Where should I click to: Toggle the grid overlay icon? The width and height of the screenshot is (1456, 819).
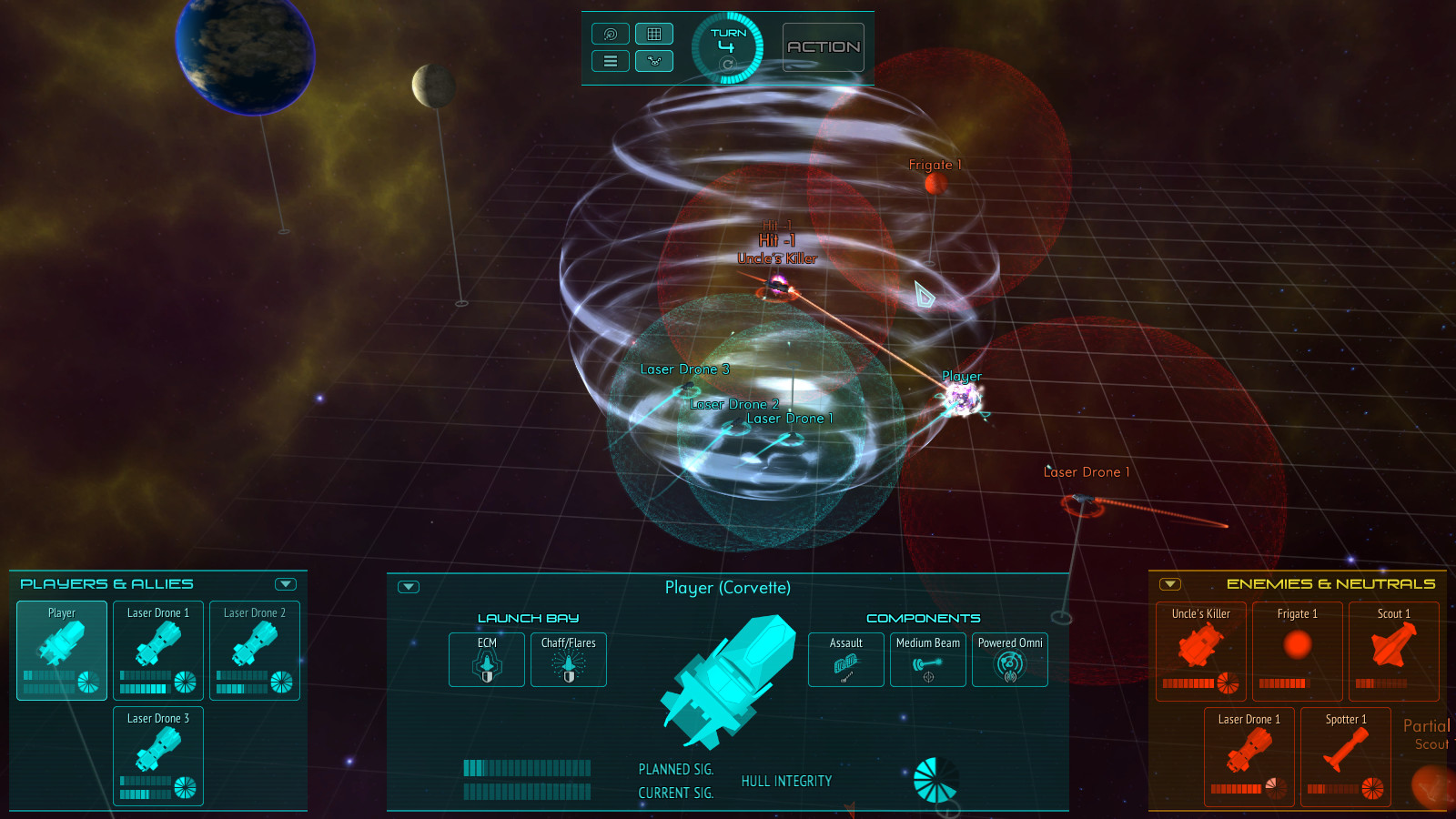pos(654,34)
